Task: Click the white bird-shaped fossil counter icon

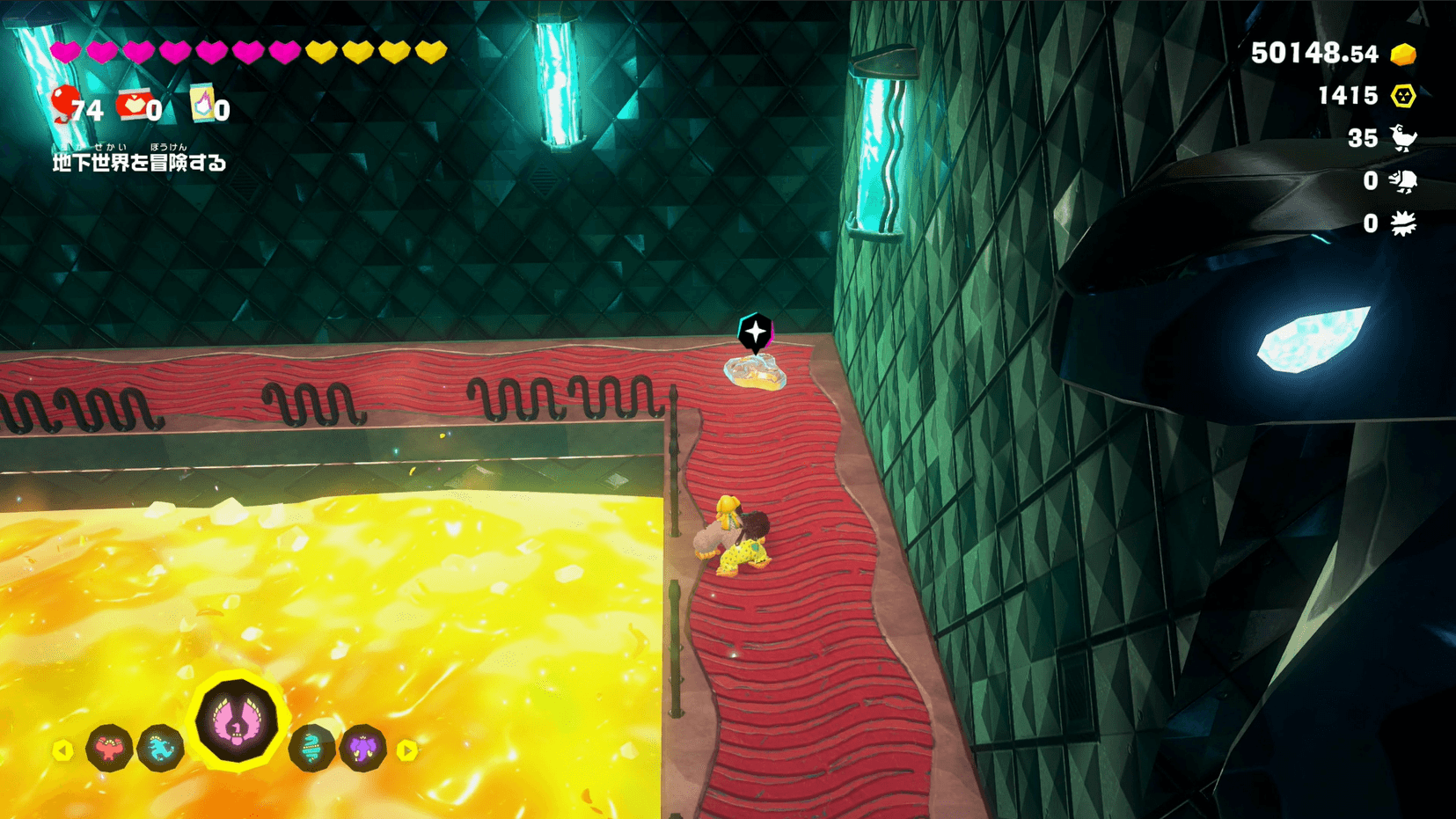Action: pyautogui.click(x=1403, y=138)
